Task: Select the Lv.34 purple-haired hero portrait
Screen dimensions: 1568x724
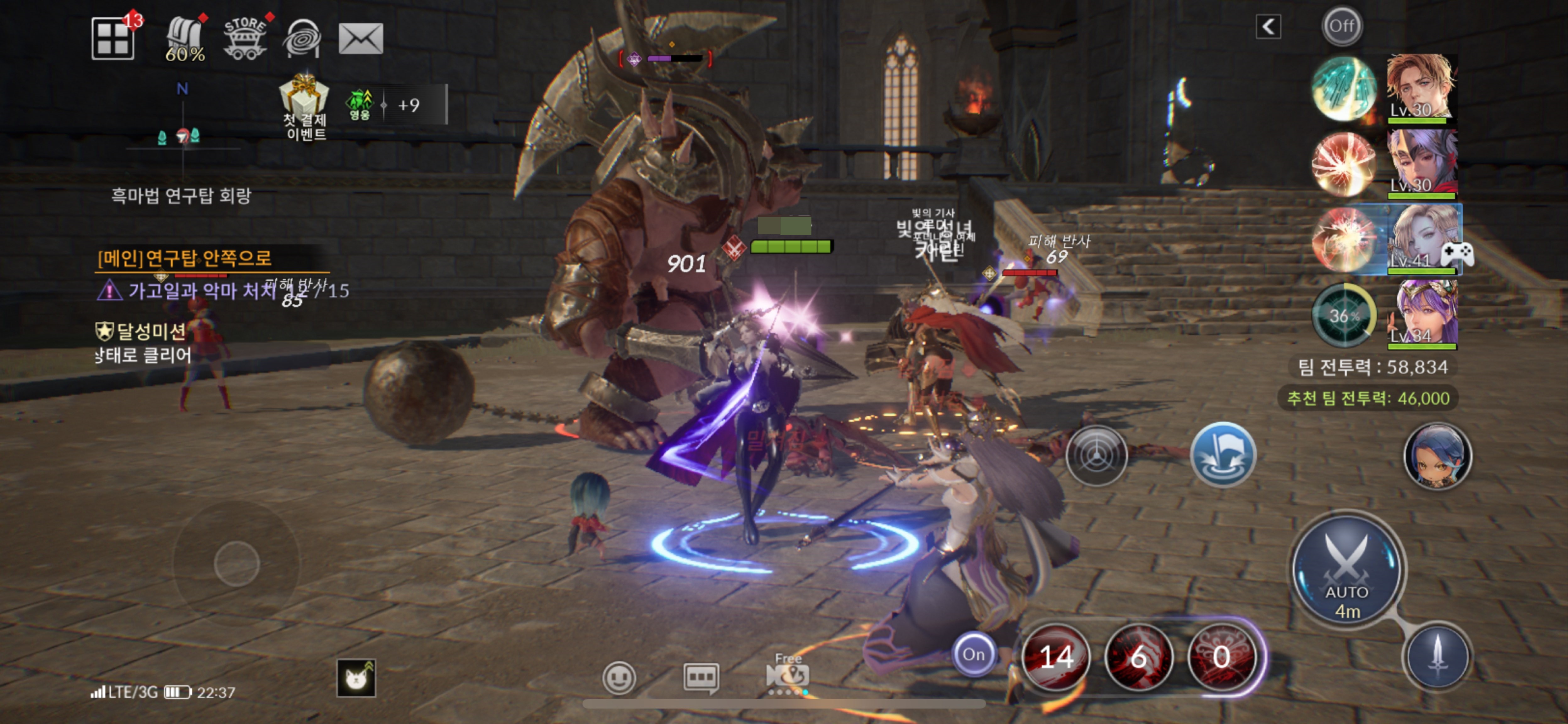Action: pyautogui.click(x=1425, y=314)
